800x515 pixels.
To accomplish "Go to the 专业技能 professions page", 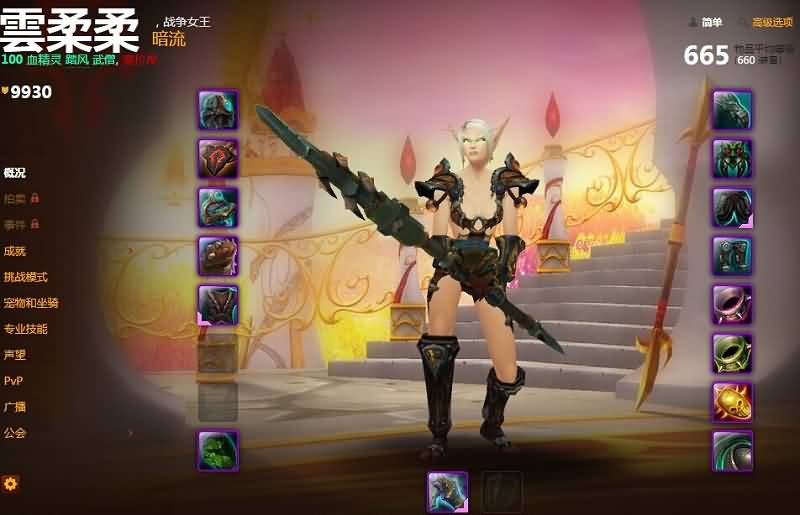I will coord(26,329).
